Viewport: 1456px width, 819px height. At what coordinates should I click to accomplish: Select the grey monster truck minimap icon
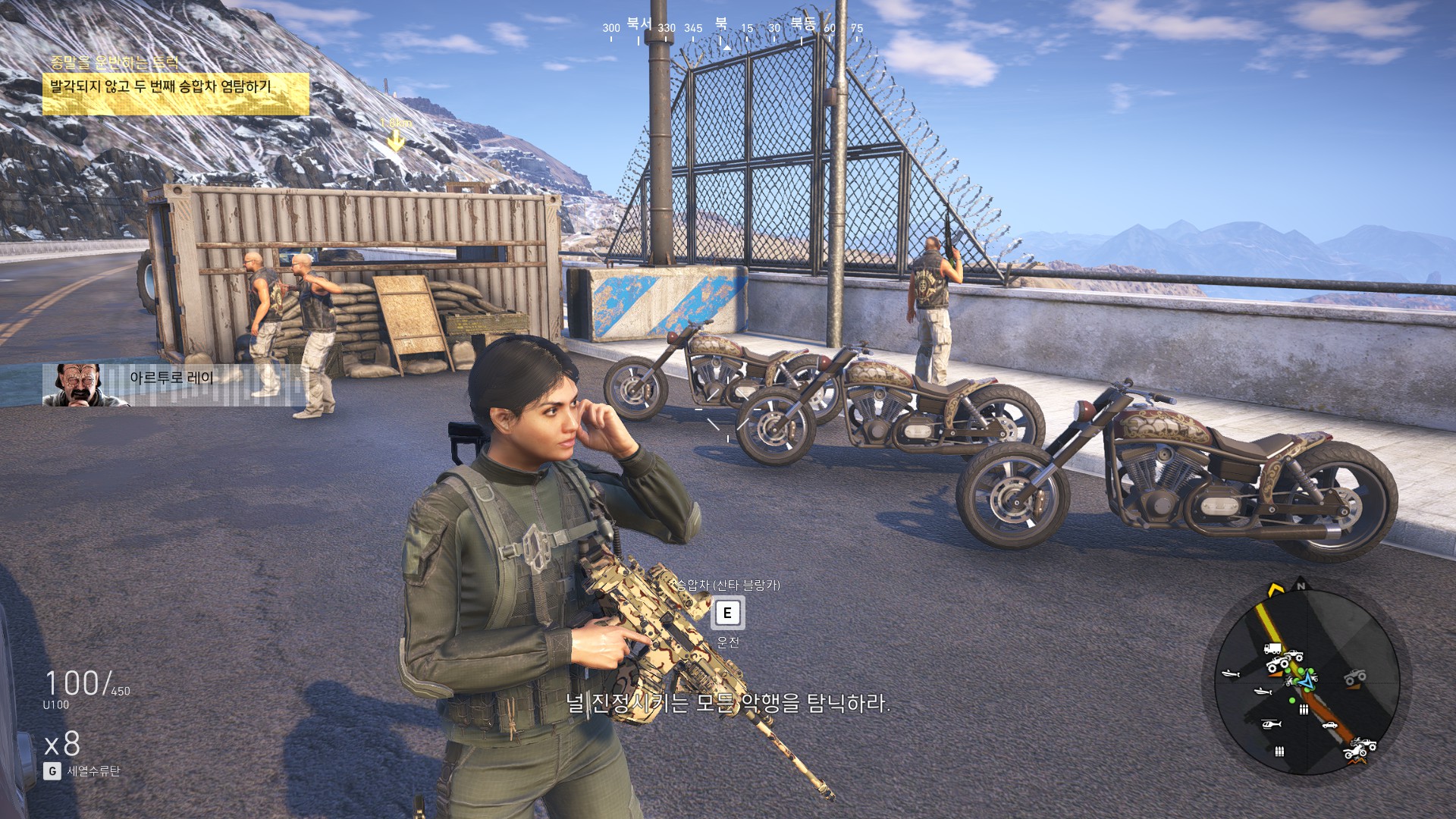(x=1355, y=676)
